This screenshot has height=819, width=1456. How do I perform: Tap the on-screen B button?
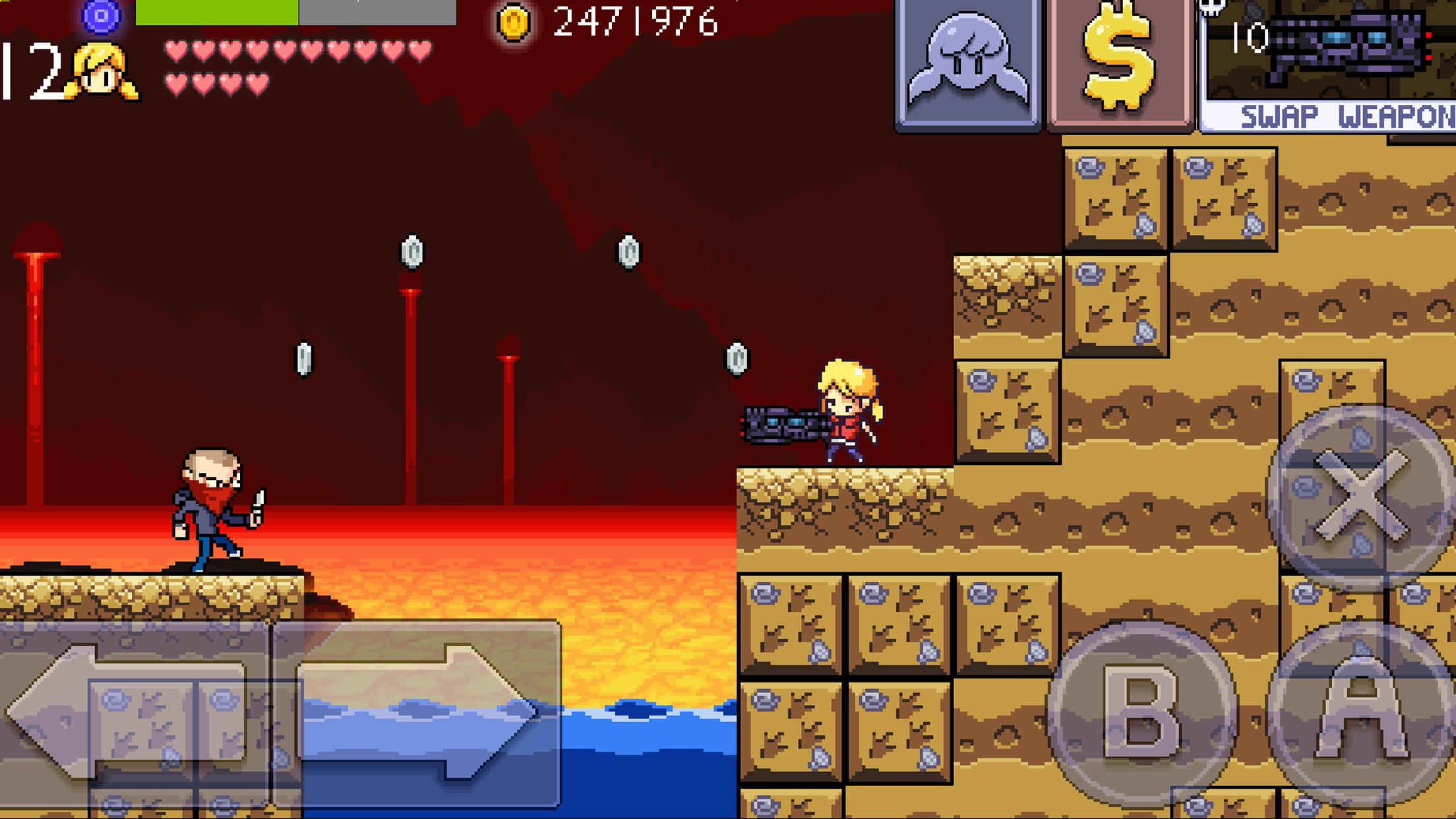[1142, 713]
